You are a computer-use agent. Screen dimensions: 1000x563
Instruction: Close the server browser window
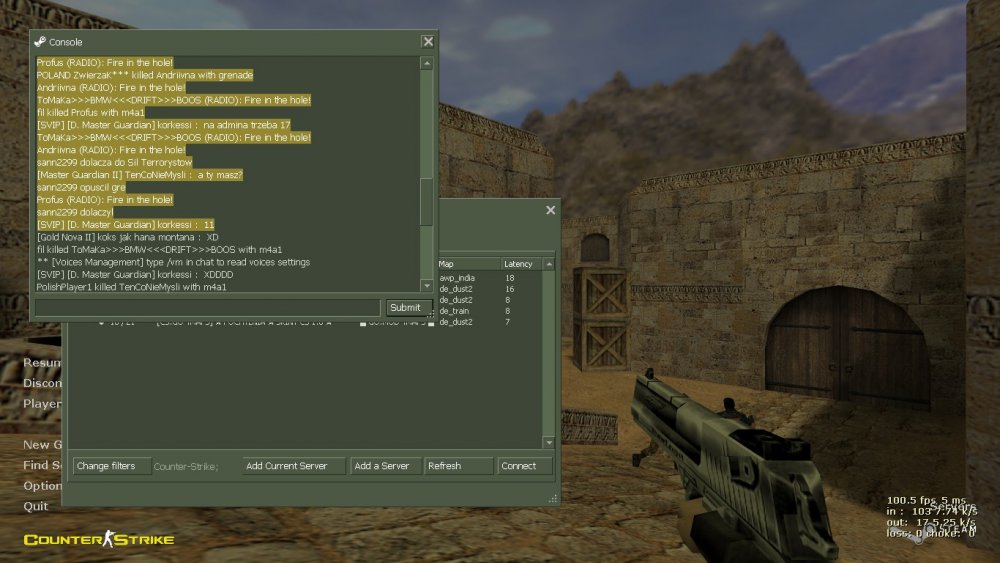point(550,211)
